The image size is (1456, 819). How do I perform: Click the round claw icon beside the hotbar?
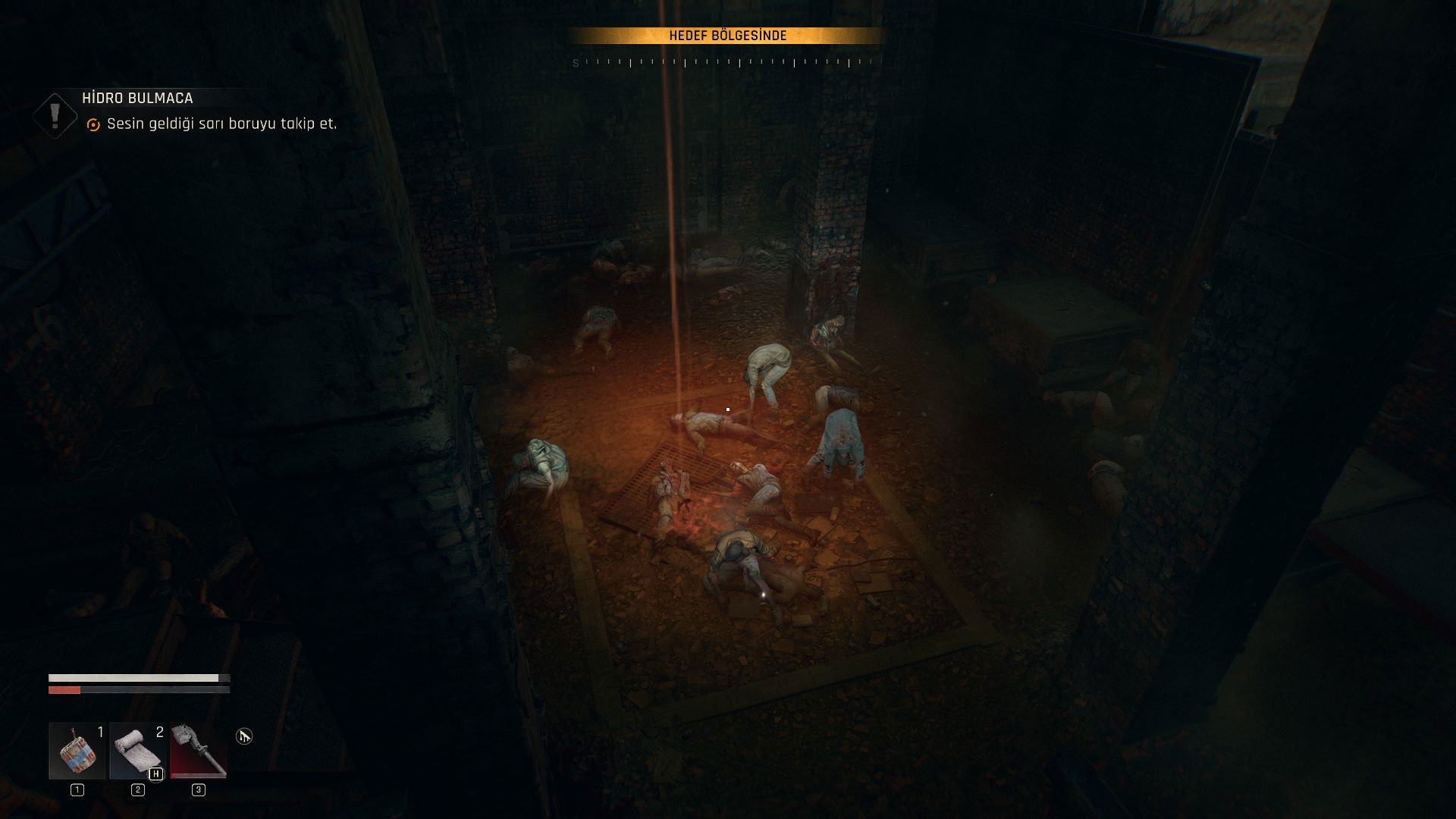(243, 736)
